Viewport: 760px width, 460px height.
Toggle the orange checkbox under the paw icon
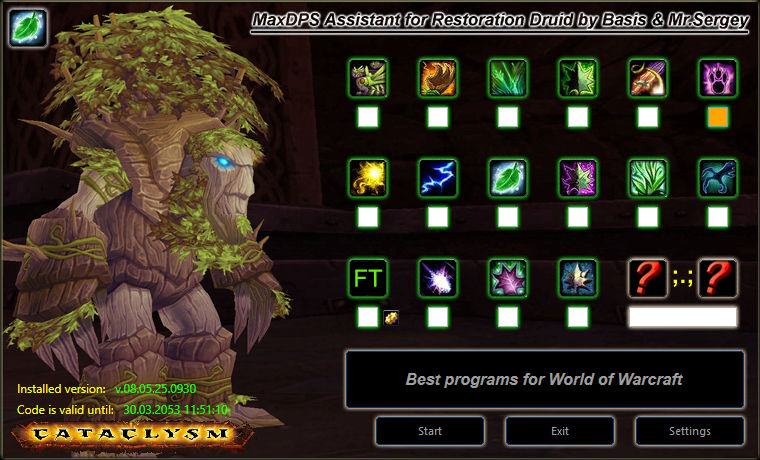point(718,117)
